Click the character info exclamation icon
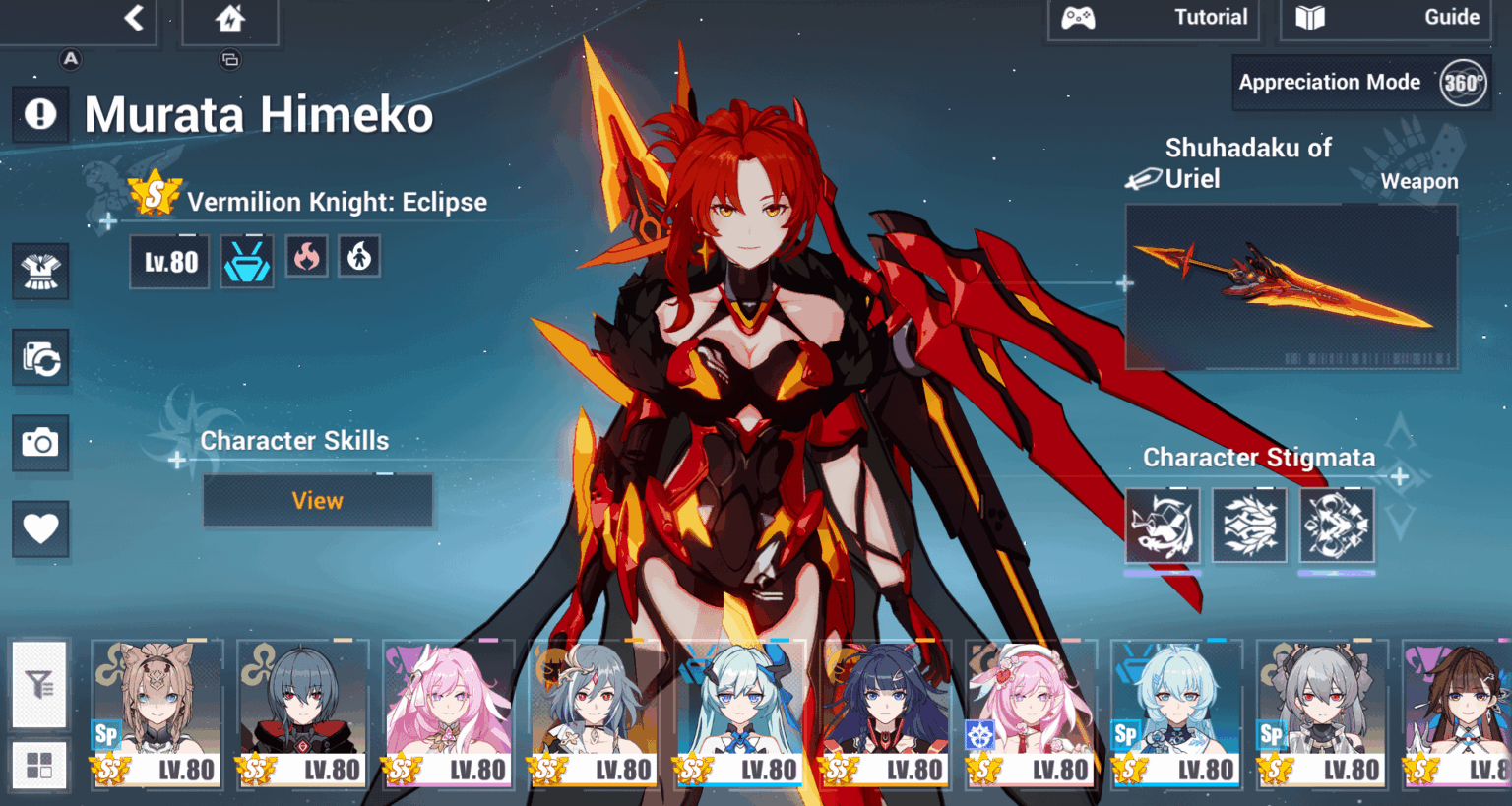The width and height of the screenshot is (1512, 806). (40, 114)
